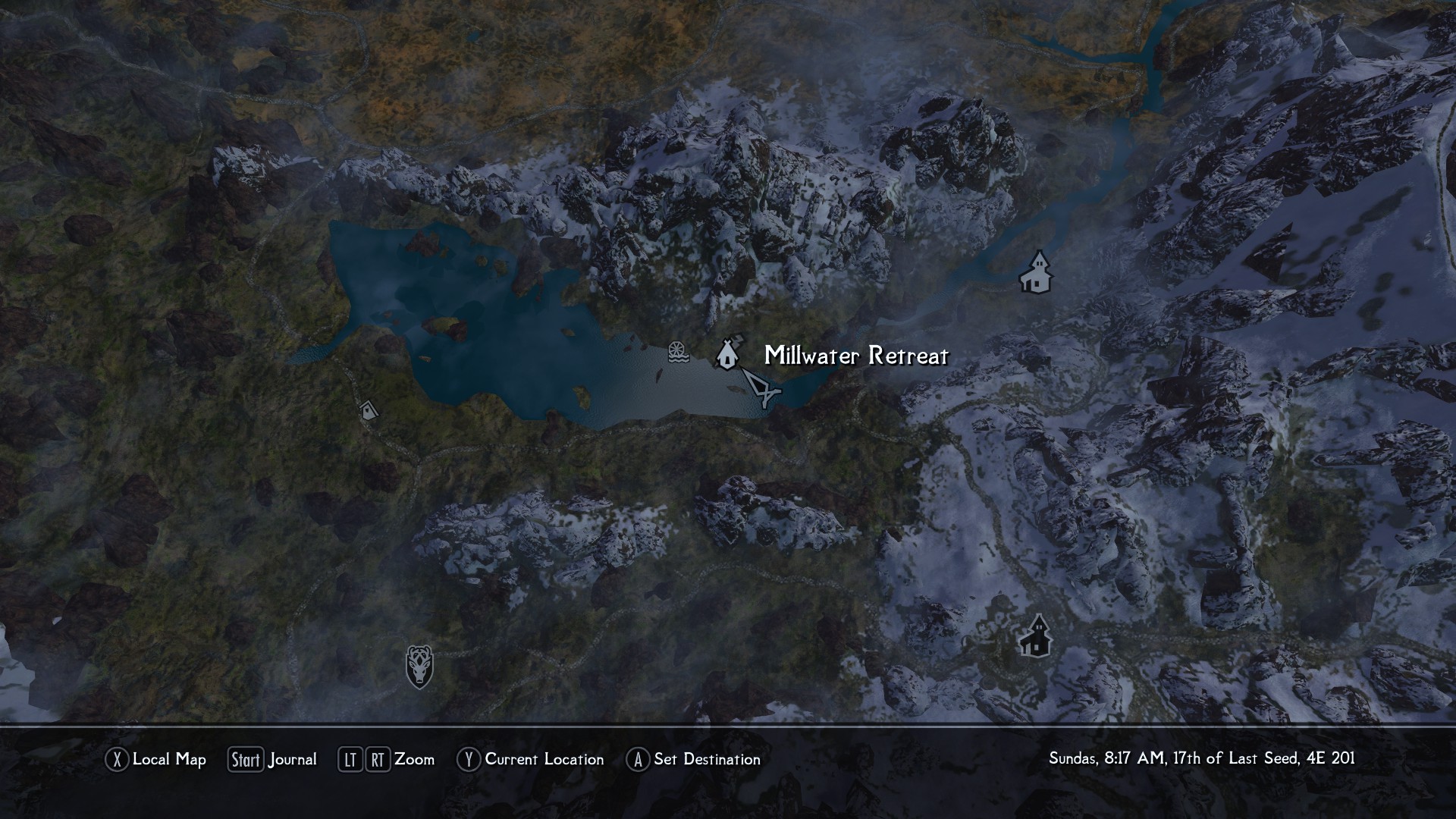Select the Millwater Retreat map marker
This screenshot has height=819, width=1456.
[x=726, y=353]
